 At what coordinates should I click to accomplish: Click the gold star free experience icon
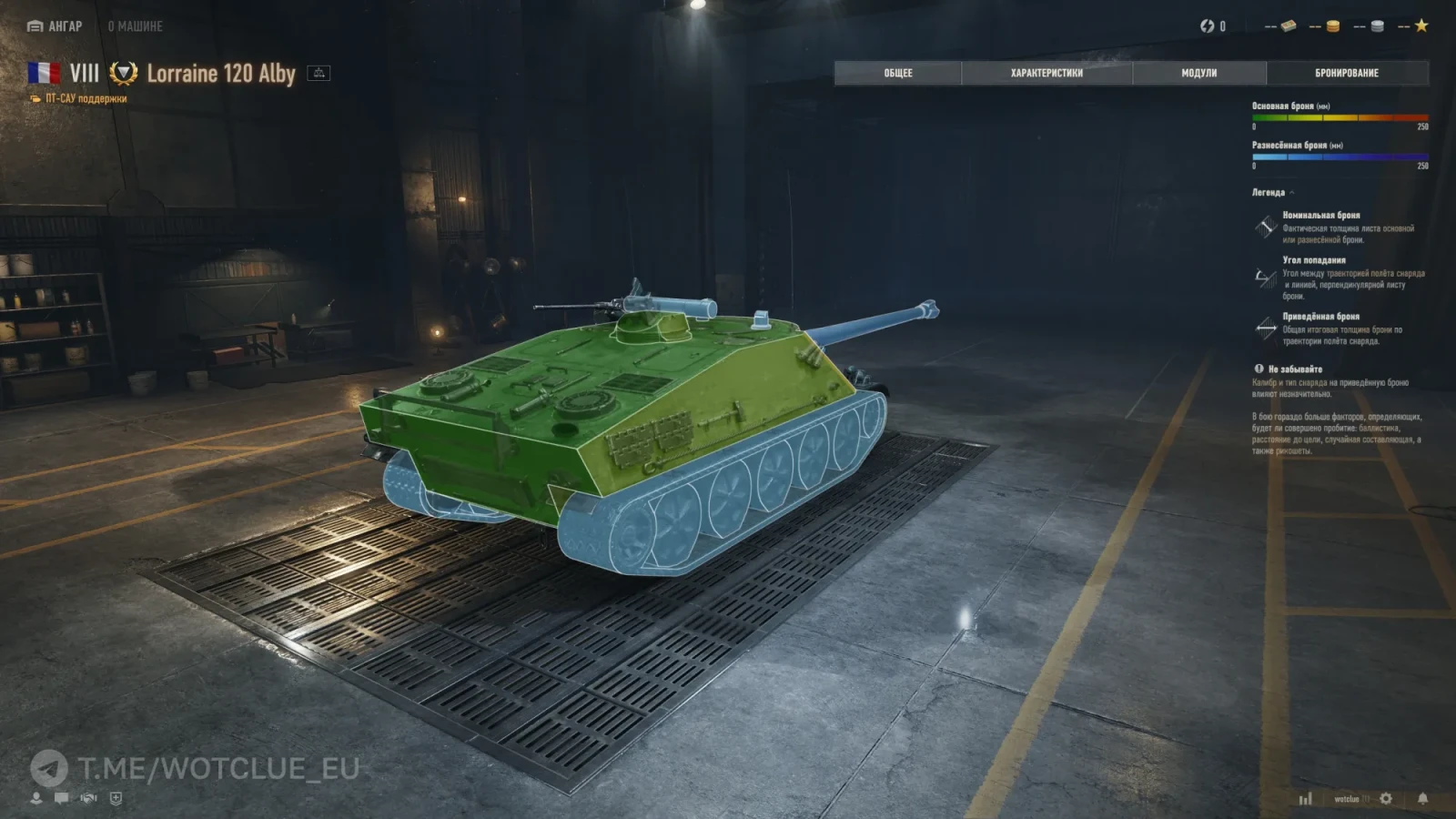[x=1421, y=26]
